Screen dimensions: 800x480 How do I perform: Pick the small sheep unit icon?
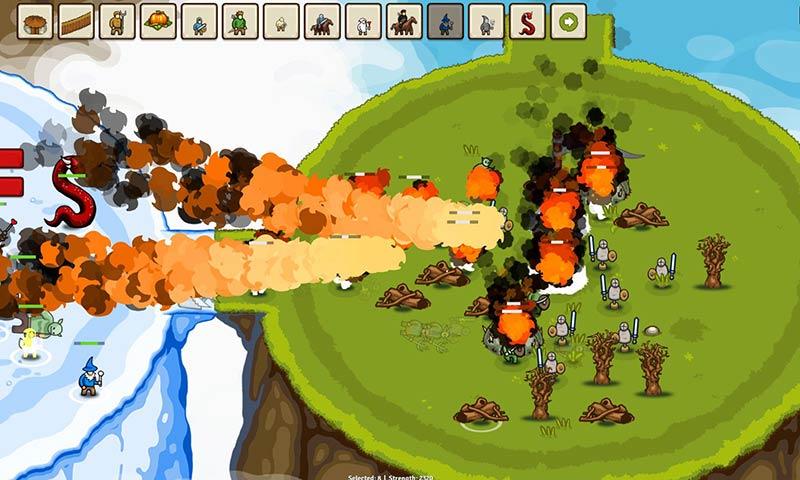[281, 21]
